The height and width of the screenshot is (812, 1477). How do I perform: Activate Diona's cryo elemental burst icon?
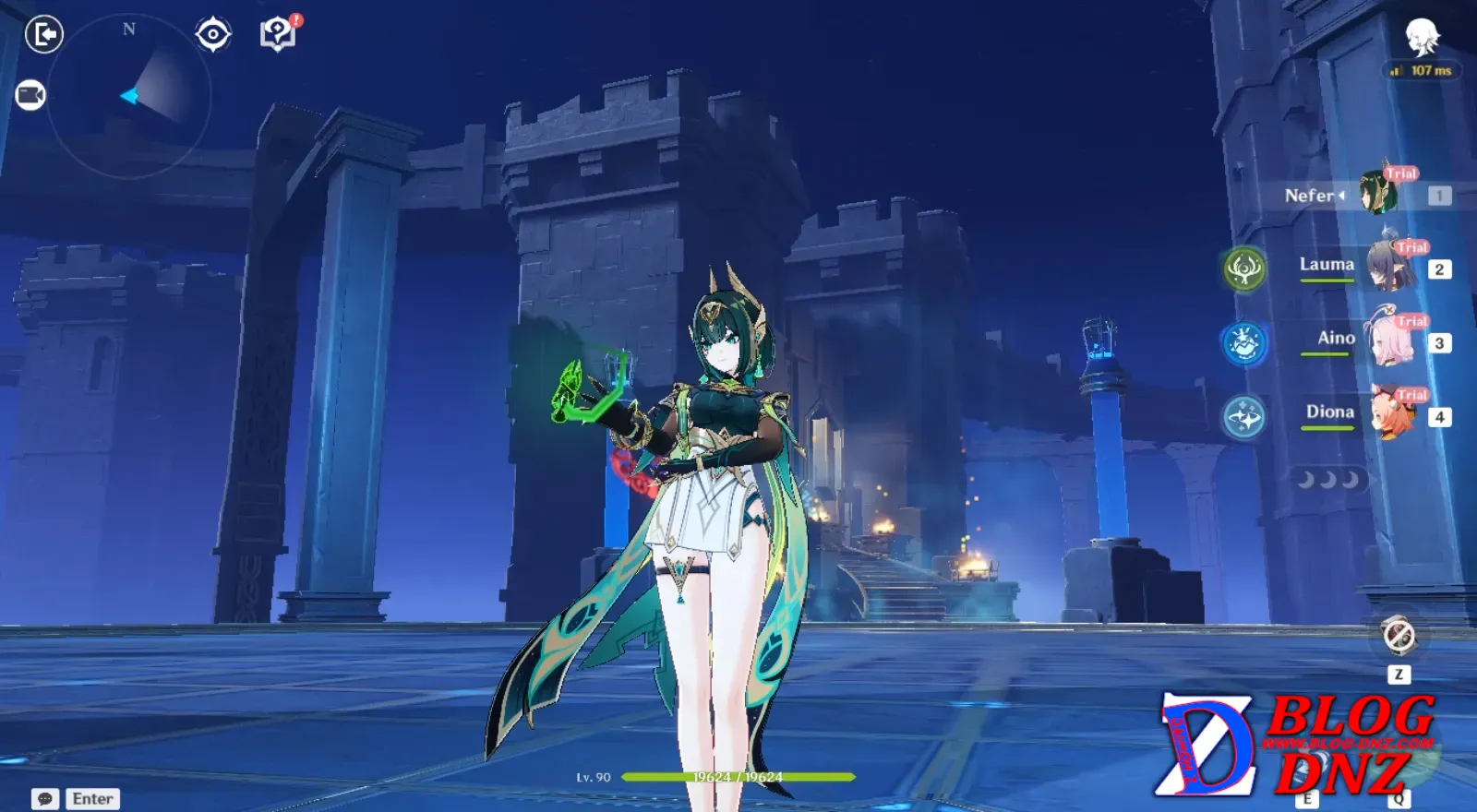click(1244, 417)
